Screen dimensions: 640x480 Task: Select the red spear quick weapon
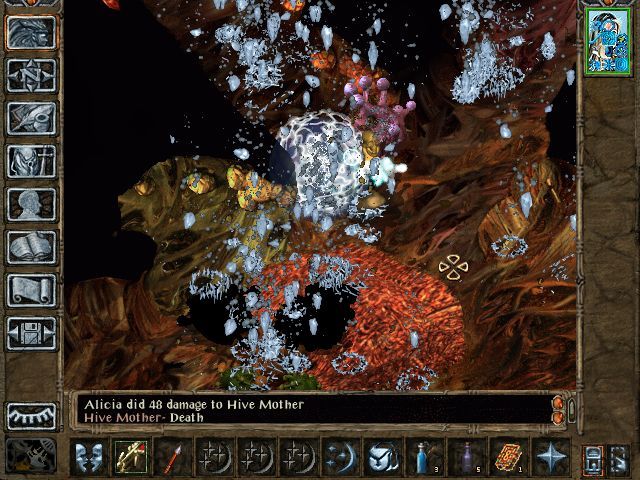tap(172, 457)
